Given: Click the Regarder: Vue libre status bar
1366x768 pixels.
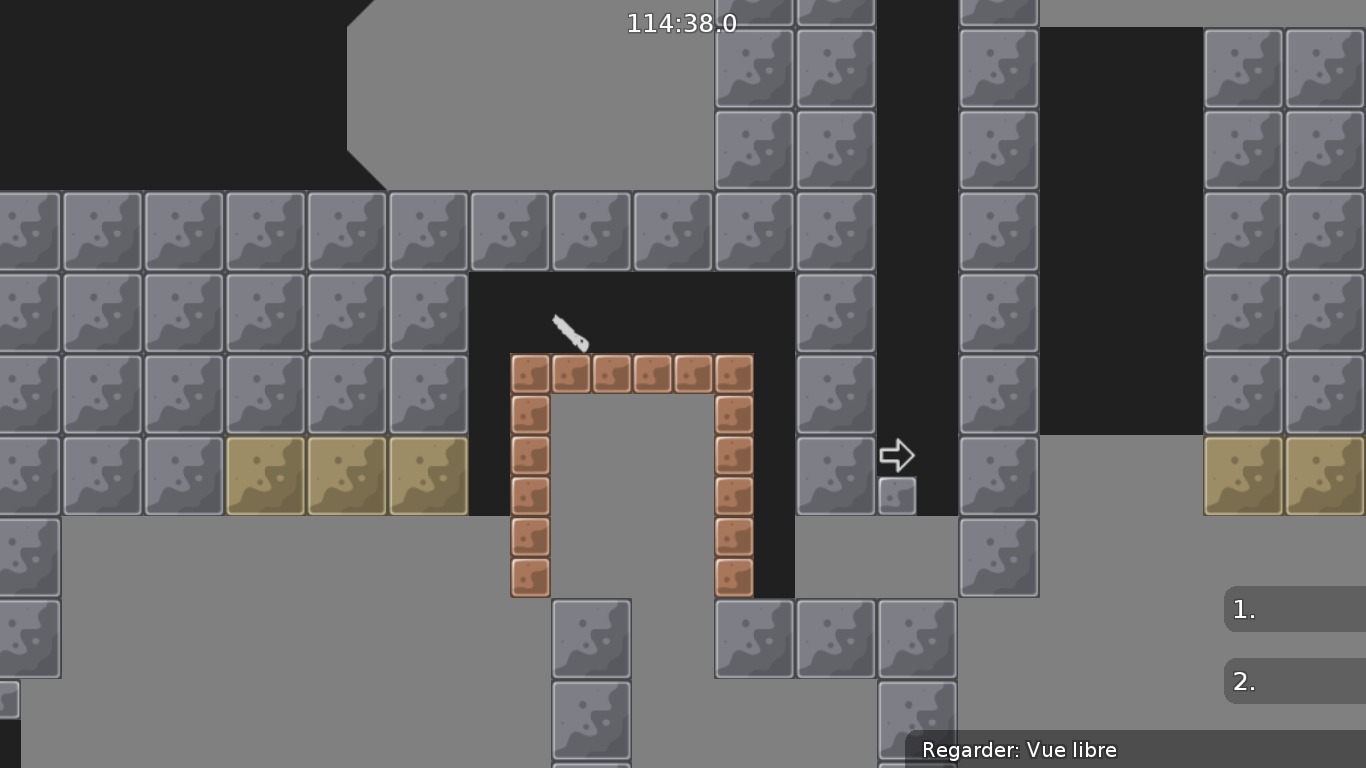Looking at the screenshot, I should click(x=1018, y=750).
